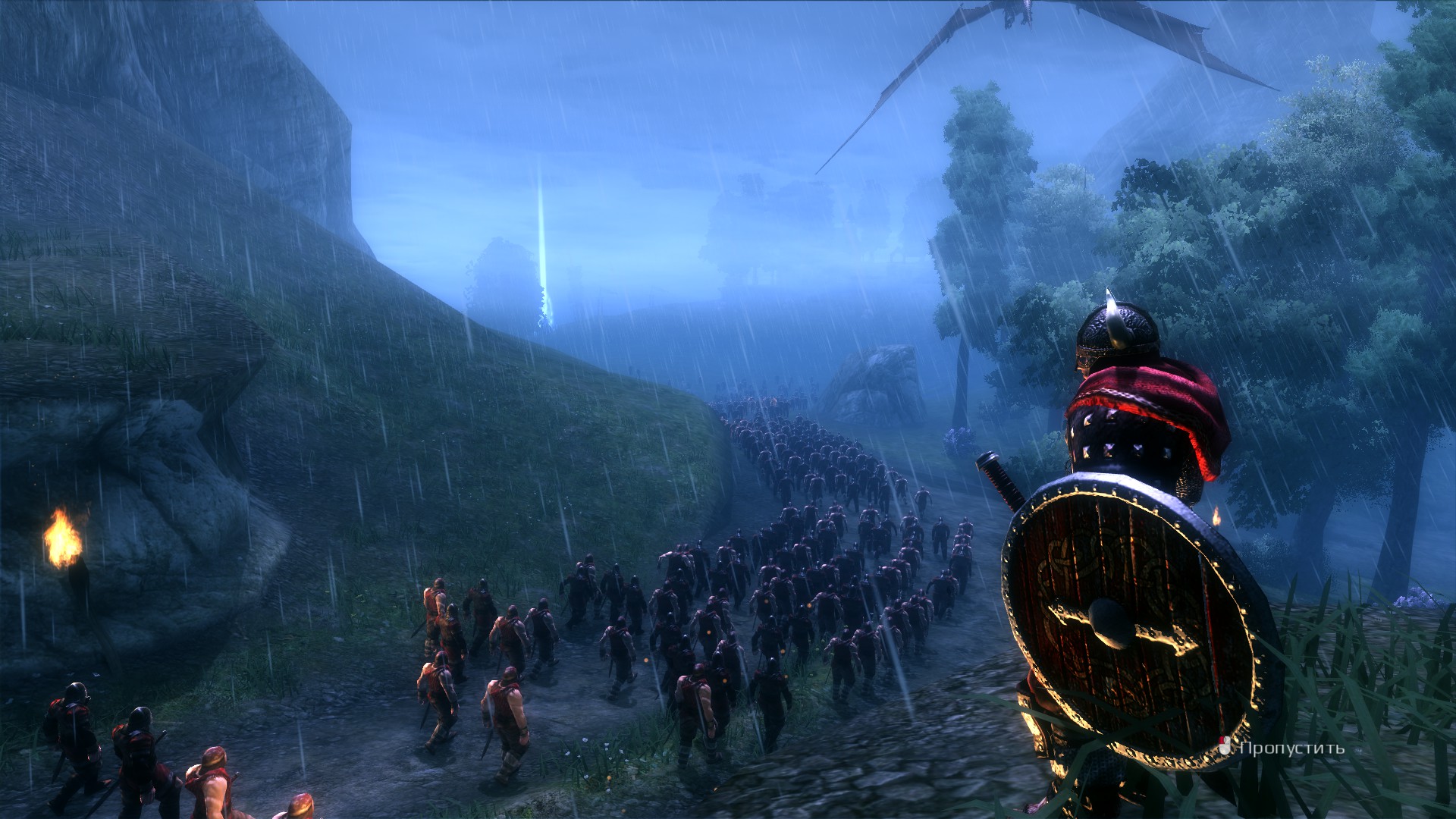The width and height of the screenshot is (1456, 819).
Task: Click the shirtless warrior at the bottom left
Action: click(212, 781)
